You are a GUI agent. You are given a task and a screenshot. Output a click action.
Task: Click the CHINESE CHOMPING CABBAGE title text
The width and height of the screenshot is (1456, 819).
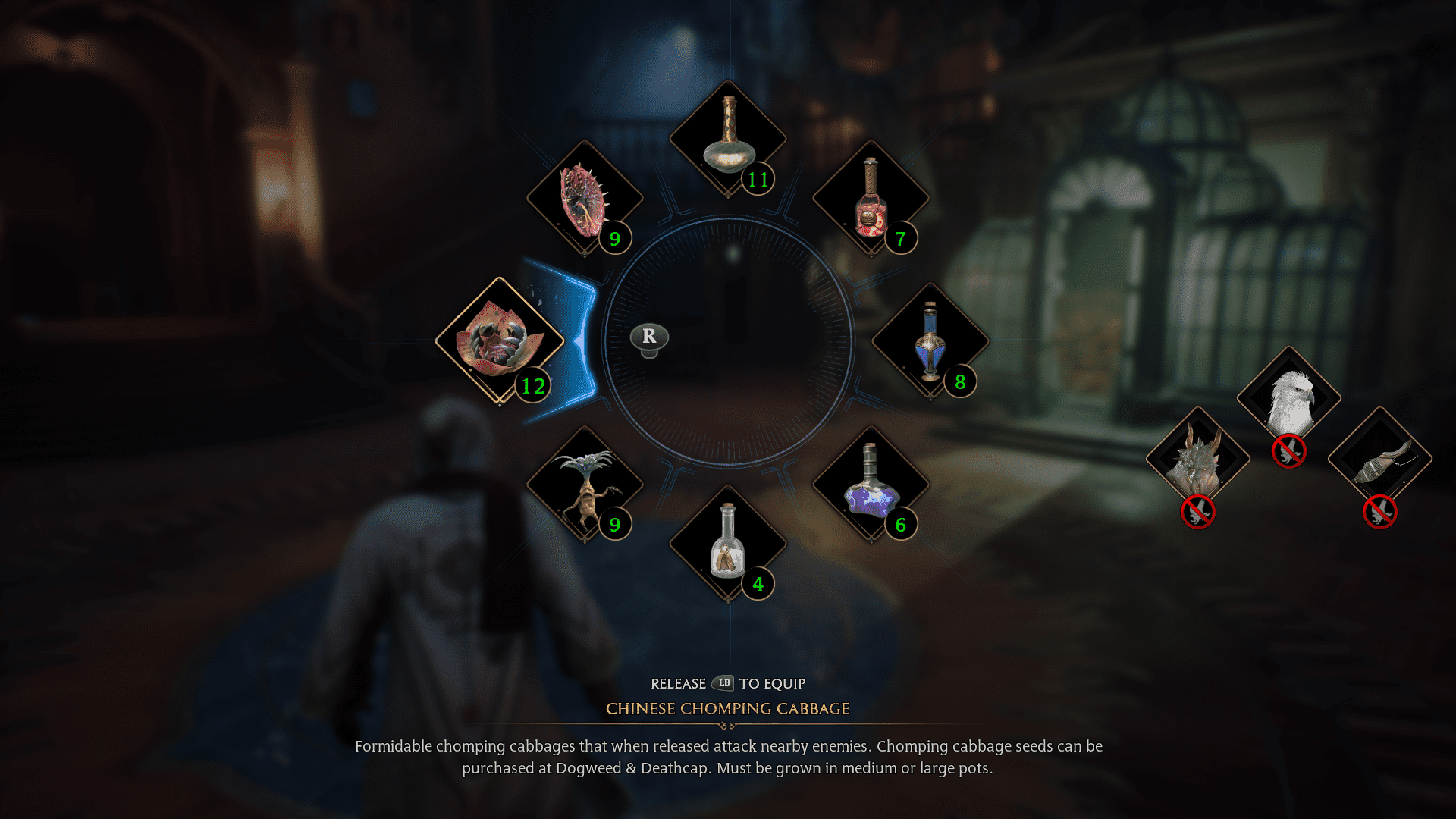click(727, 708)
